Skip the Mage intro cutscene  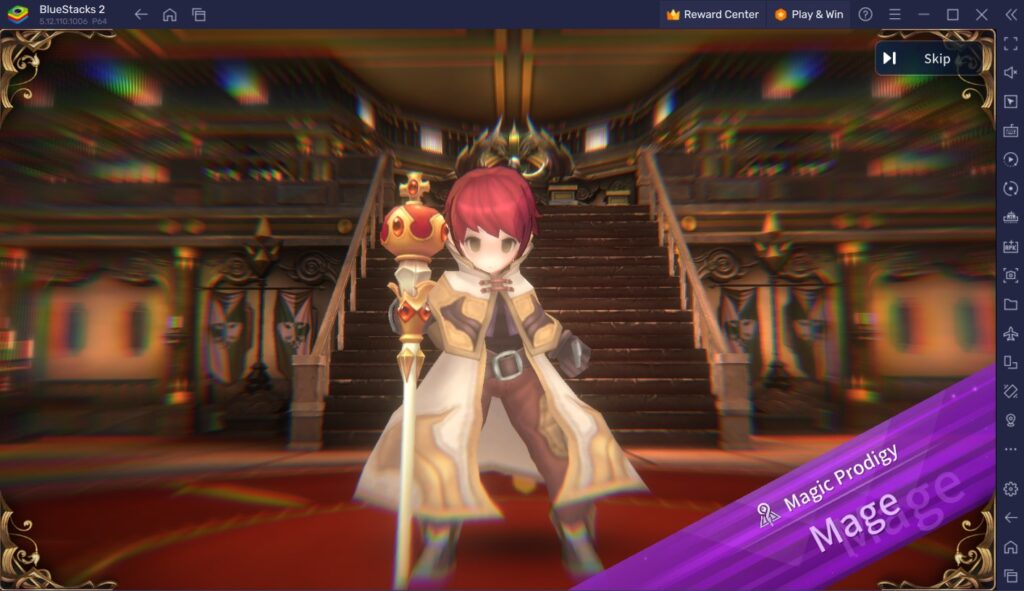(919, 59)
